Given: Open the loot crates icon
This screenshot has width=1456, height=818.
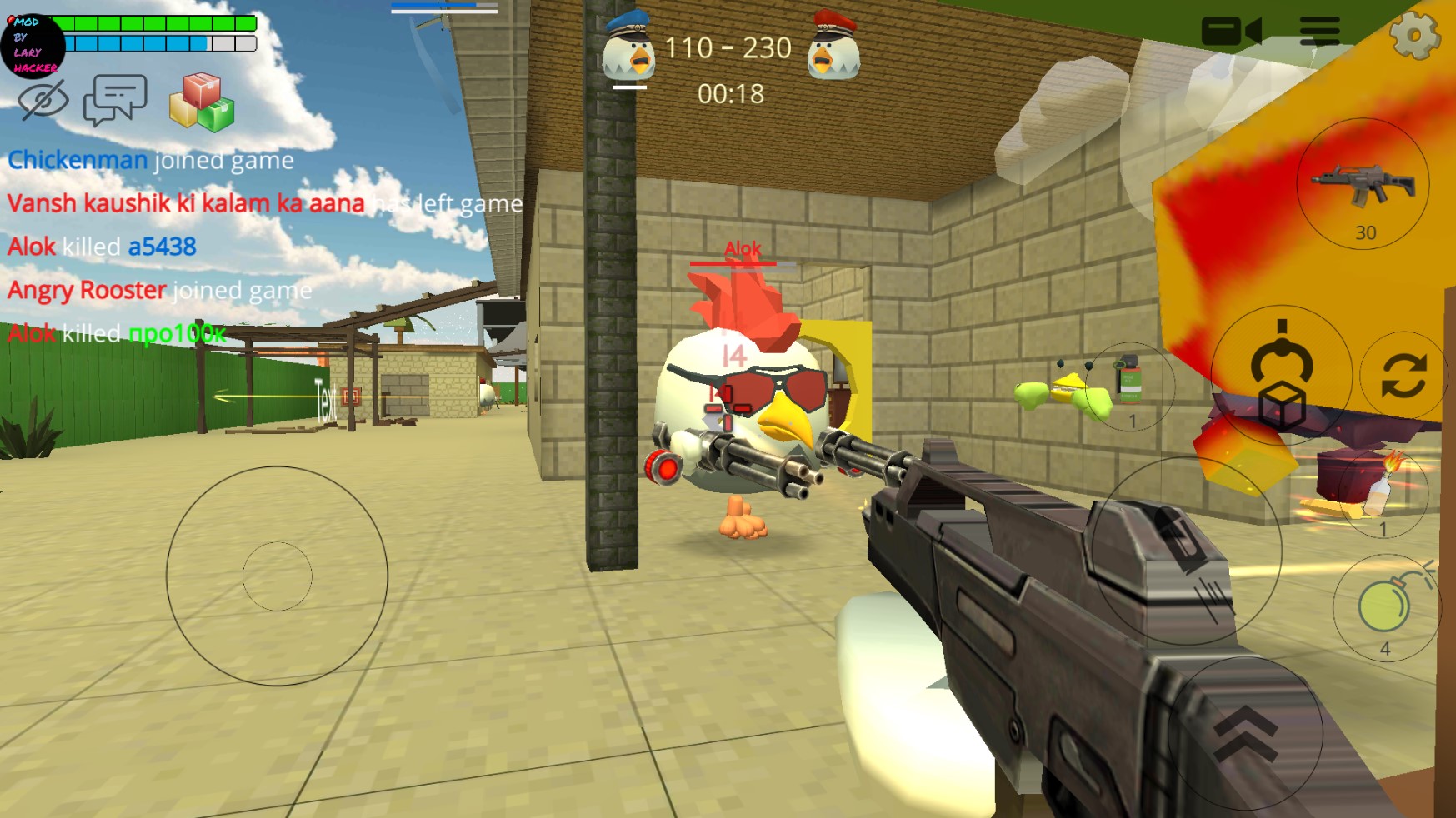Looking at the screenshot, I should pos(200,102).
